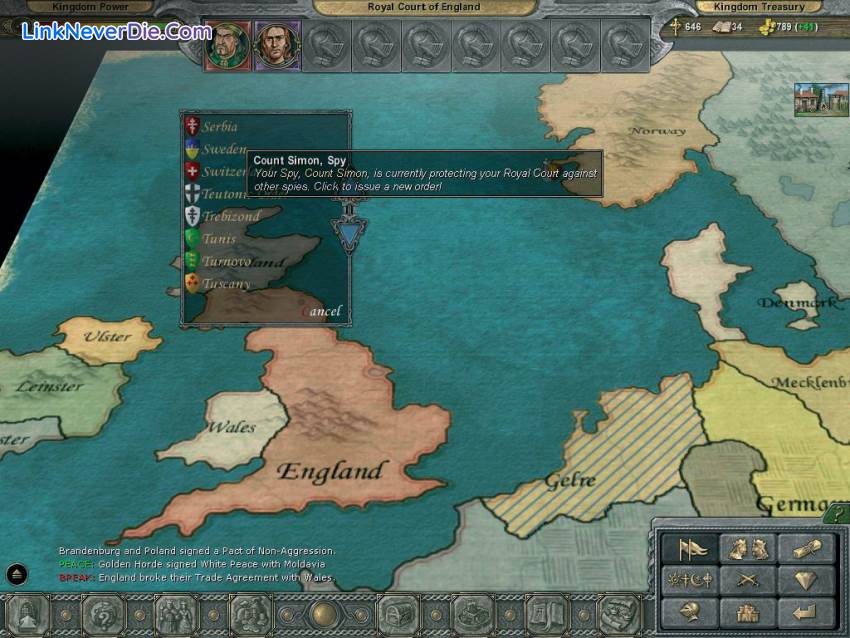Image resolution: width=850 pixels, height=638 pixels.
Task: Open the town thumbnail picture
Action: tap(821, 99)
